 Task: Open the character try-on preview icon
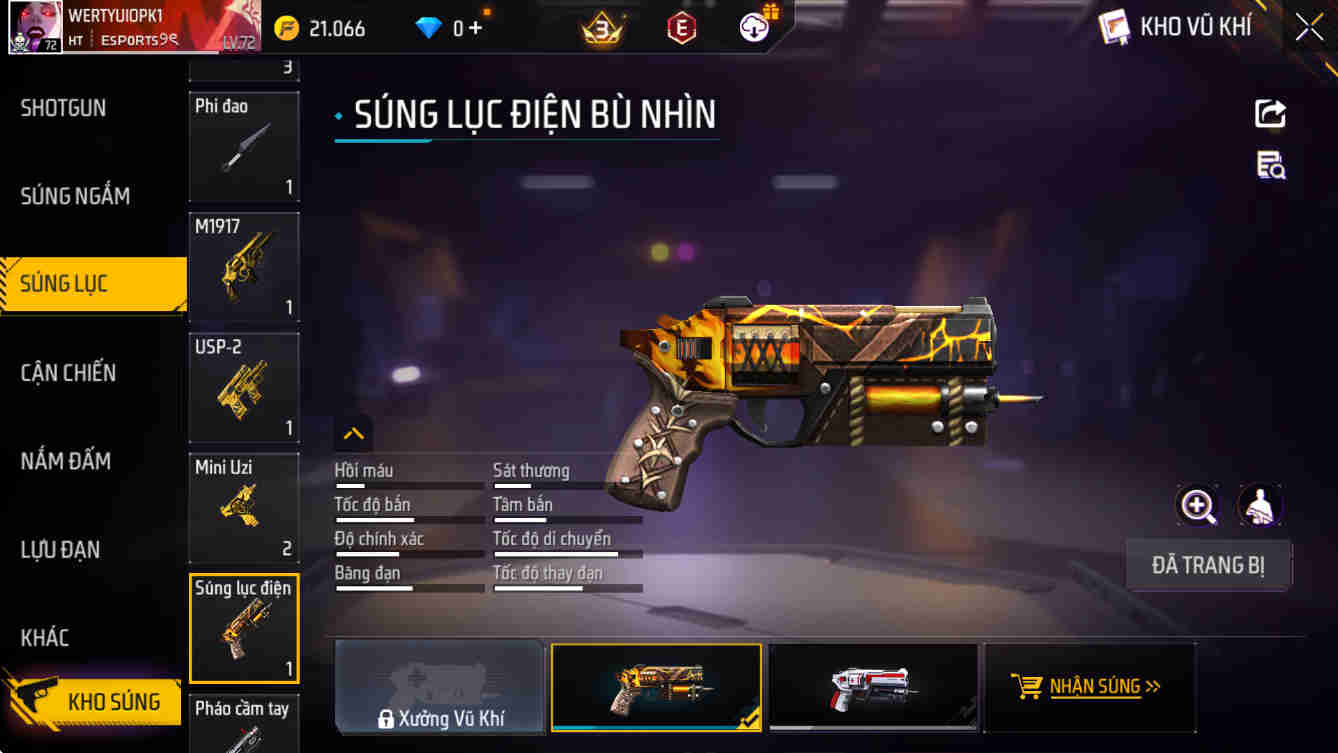(x=1259, y=506)
